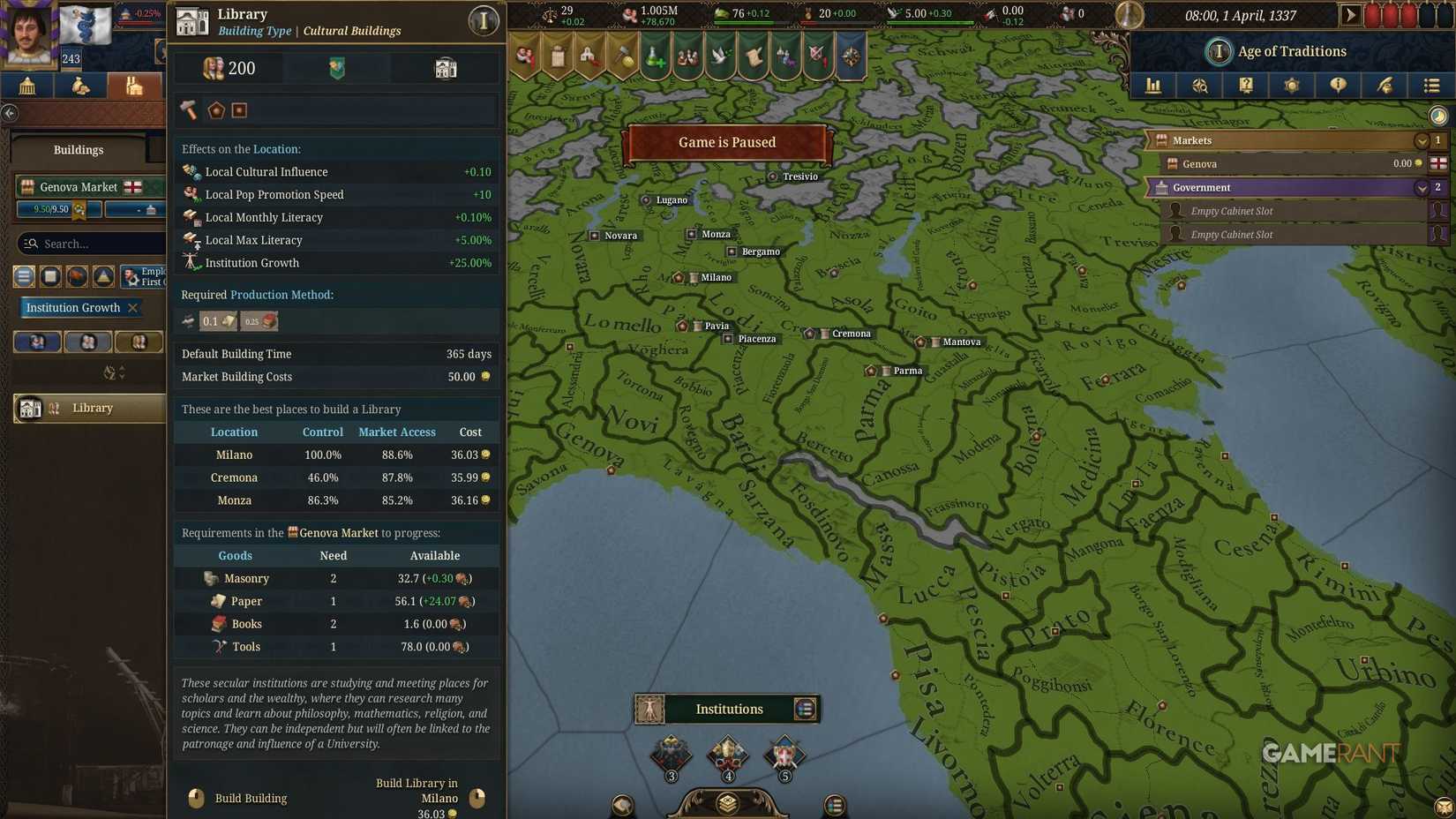The image size is (1456, 819).
Task: Expand the Government section
Action: tap(1422, 187)
